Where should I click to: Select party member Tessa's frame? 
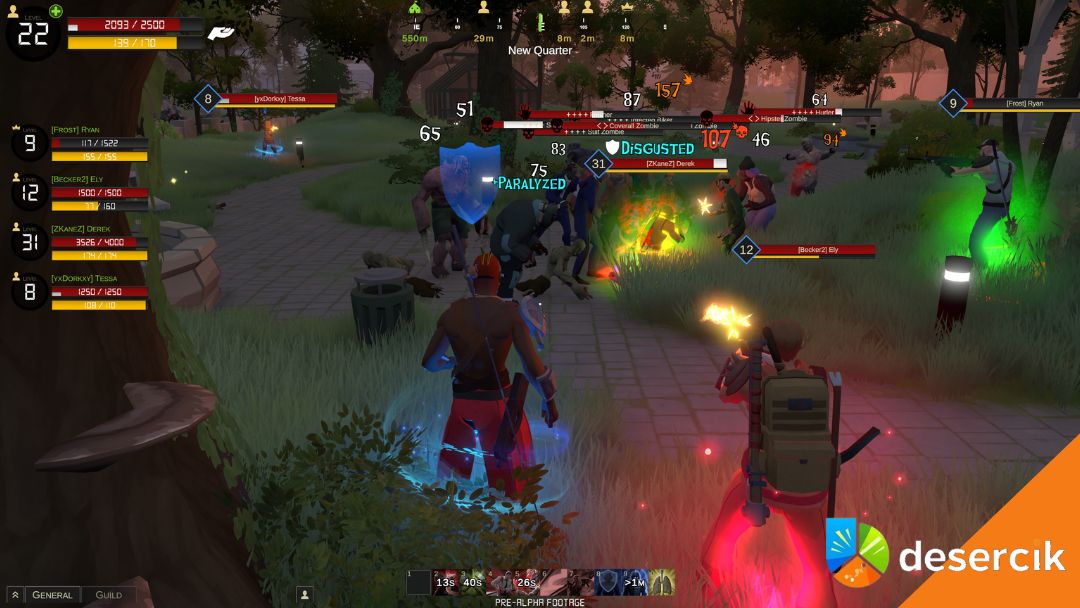pyautogui.click(x=80, y=291)
